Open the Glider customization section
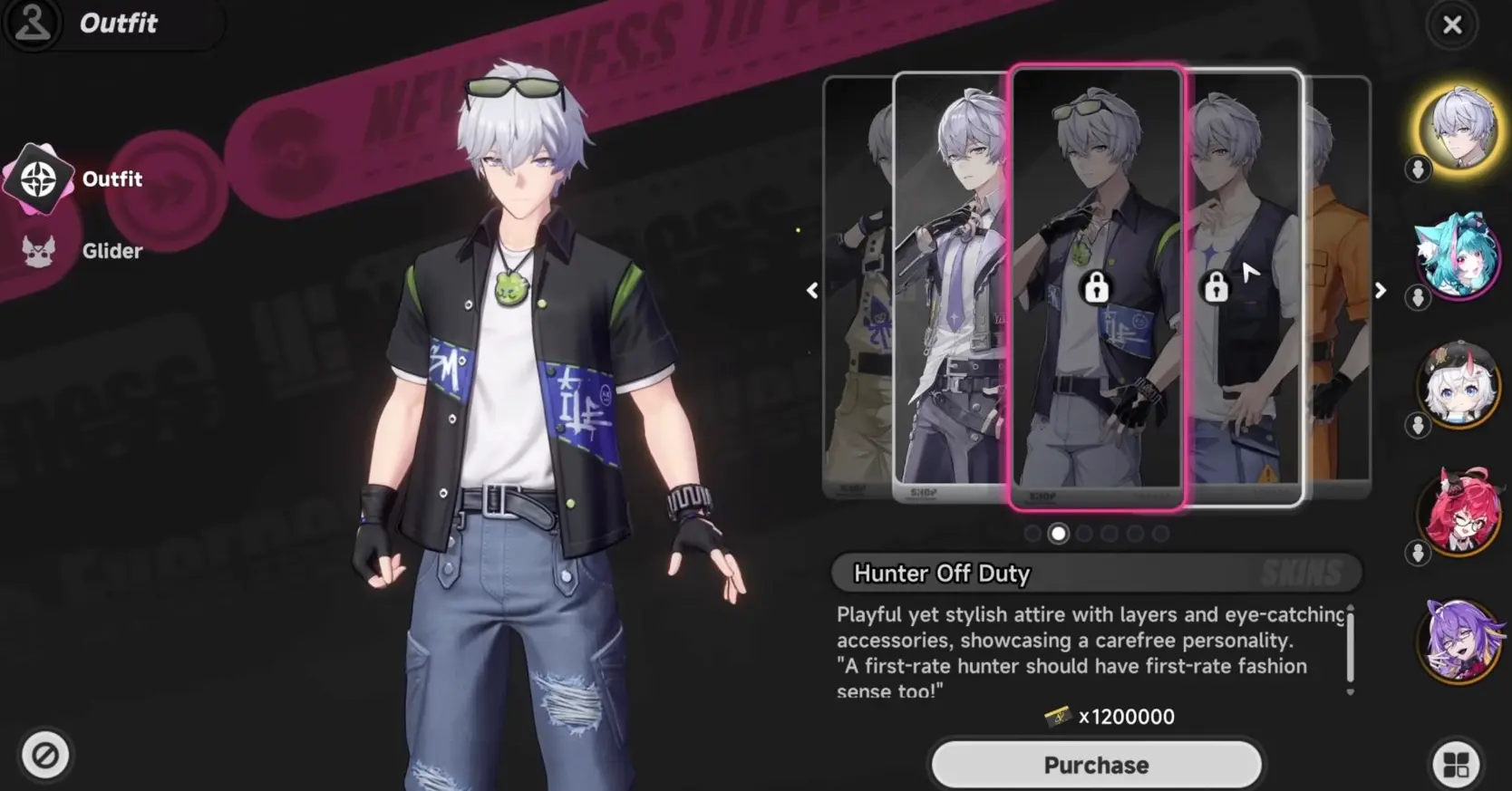 click(x=38, y=251)
